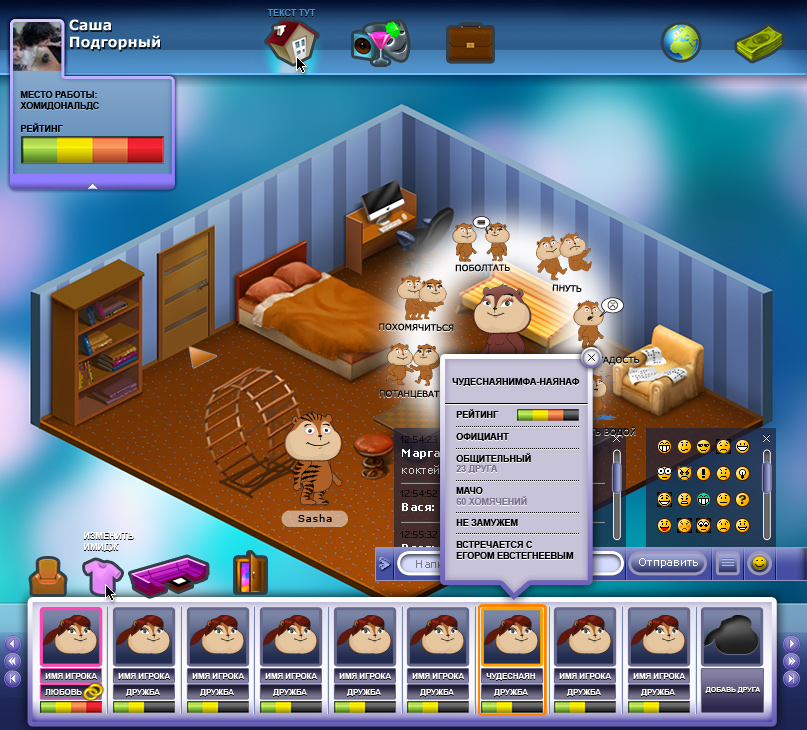Click the chat list button beside Отправить
807x730 pixels.
coord(728,564)
